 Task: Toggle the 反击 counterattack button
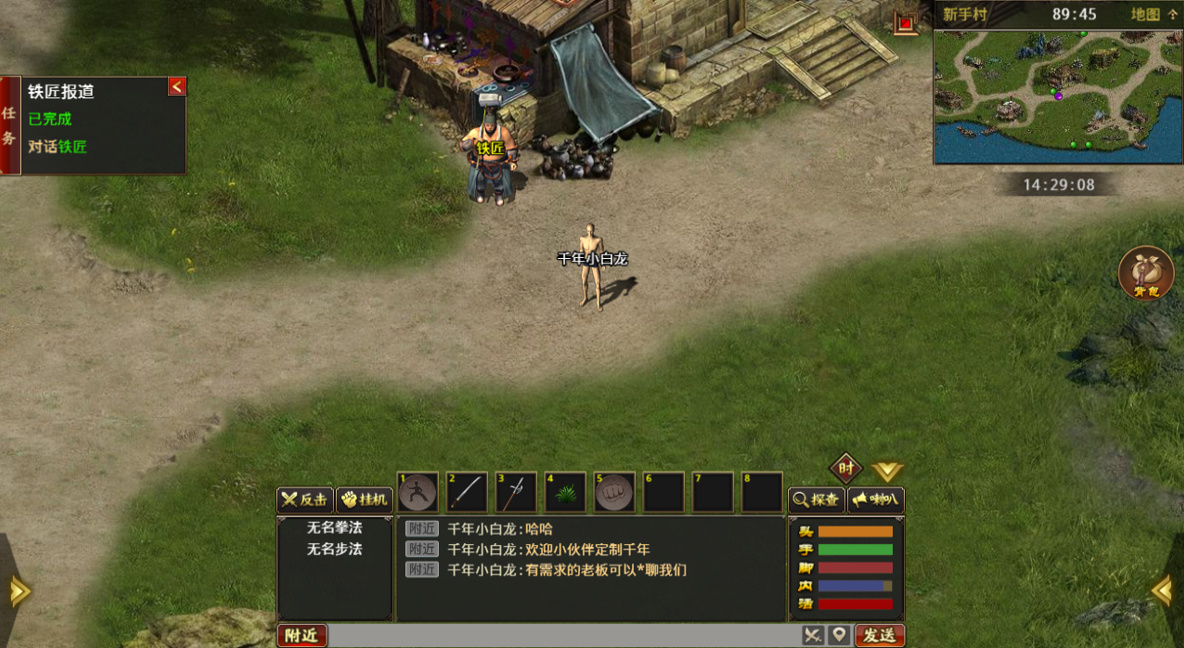click(305, 500)
